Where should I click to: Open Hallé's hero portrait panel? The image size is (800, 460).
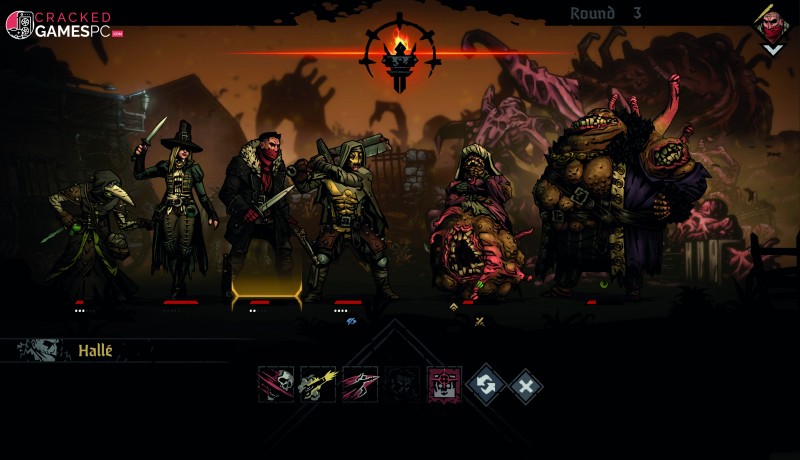tap(43, 350)
